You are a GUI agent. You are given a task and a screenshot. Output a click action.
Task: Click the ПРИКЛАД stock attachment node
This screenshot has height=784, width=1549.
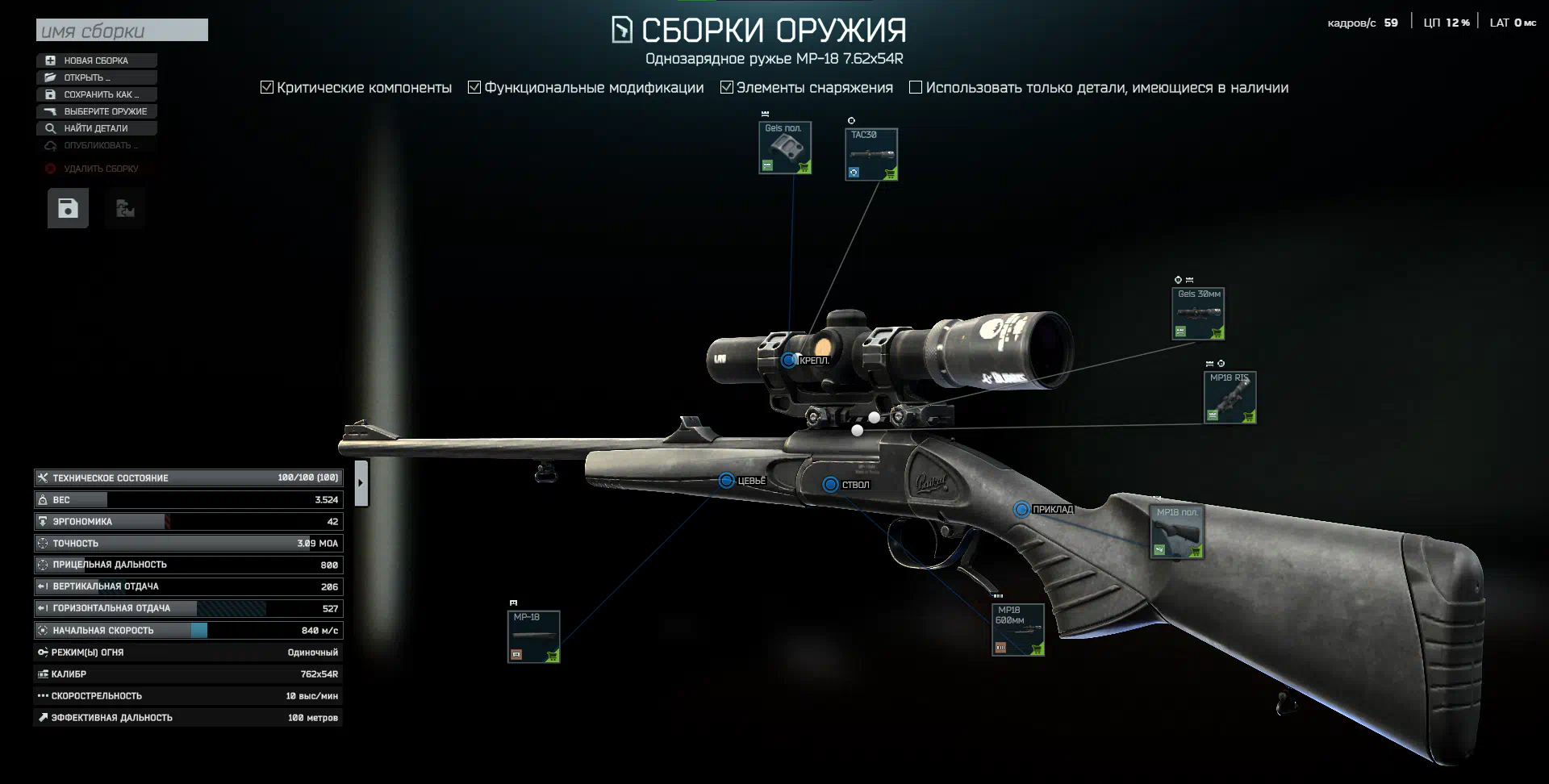pos(1021,509)
